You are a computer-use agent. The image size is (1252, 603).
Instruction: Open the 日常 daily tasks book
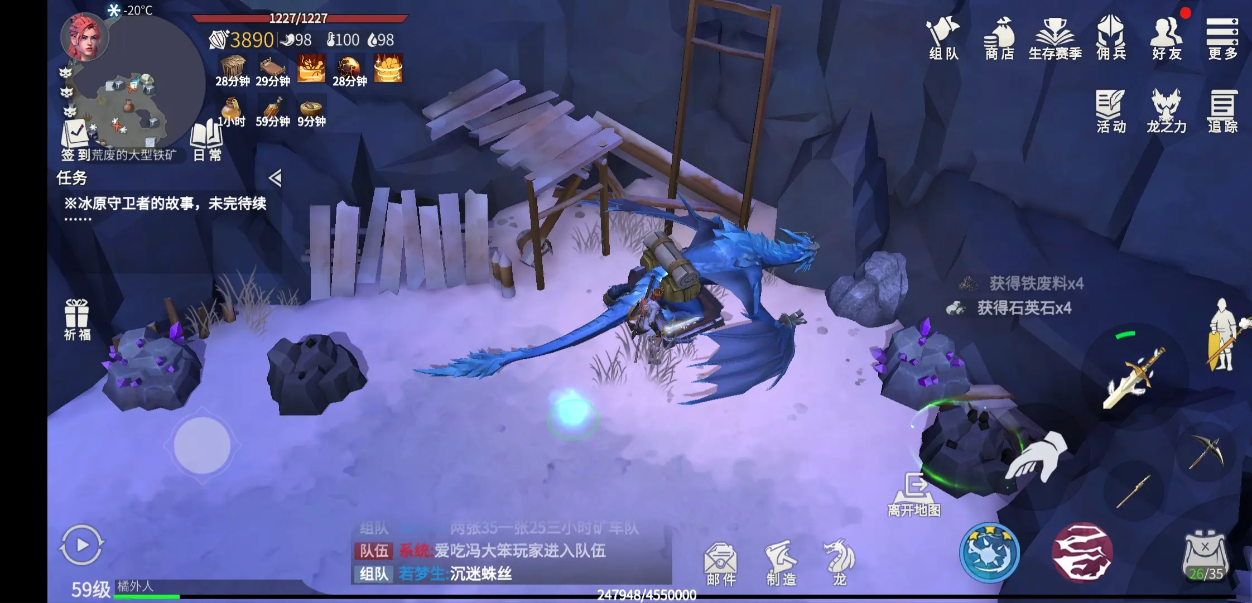206,138
